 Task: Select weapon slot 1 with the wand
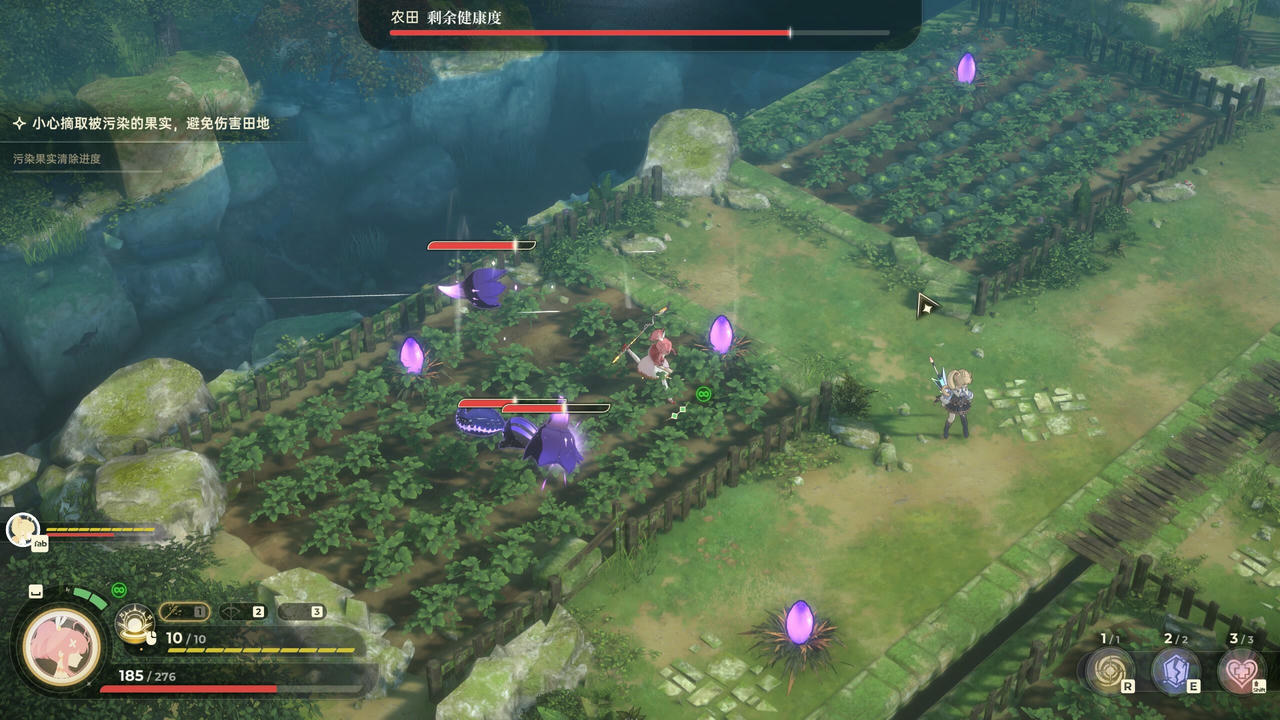coord(184,611)
